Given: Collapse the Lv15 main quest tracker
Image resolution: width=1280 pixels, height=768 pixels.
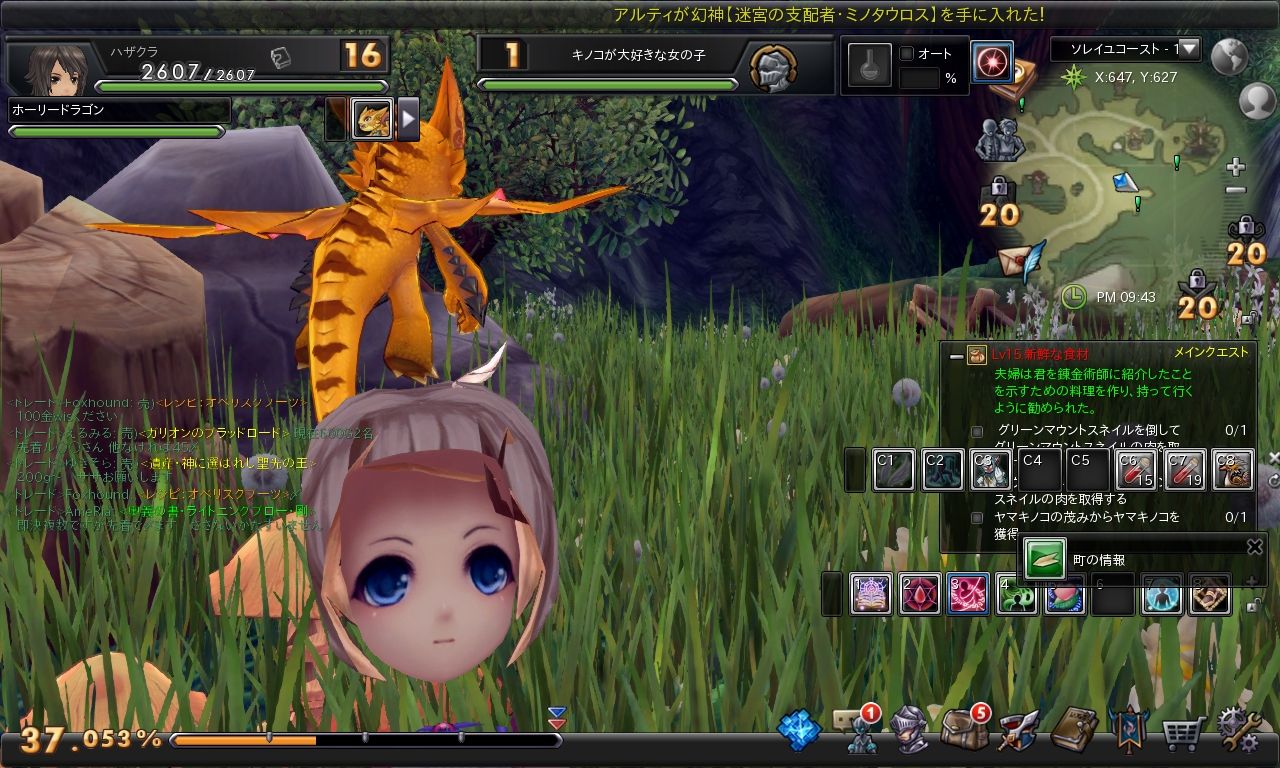Looking at the screenshot, I should coord(956,355).
